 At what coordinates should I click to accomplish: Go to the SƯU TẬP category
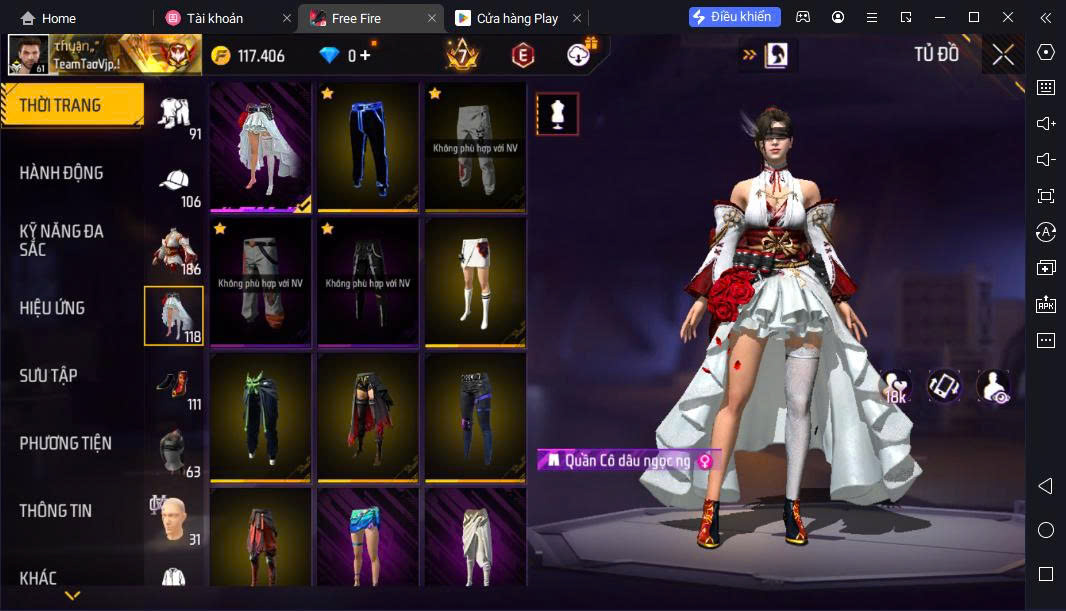click(48, 376)
